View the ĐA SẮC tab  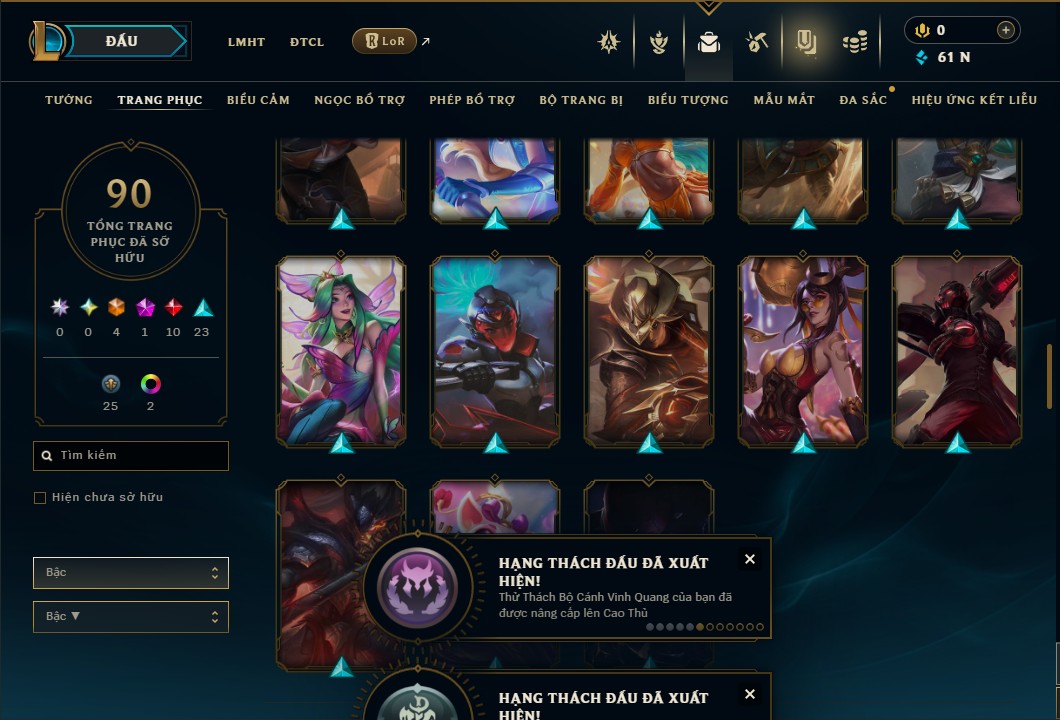(x=863, y=100)
